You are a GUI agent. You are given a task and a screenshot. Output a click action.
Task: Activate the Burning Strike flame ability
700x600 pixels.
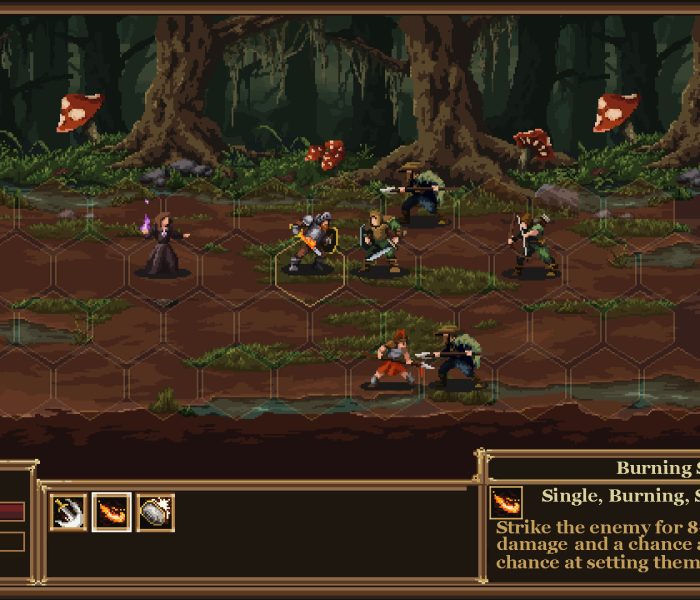[x=112, y=512]
